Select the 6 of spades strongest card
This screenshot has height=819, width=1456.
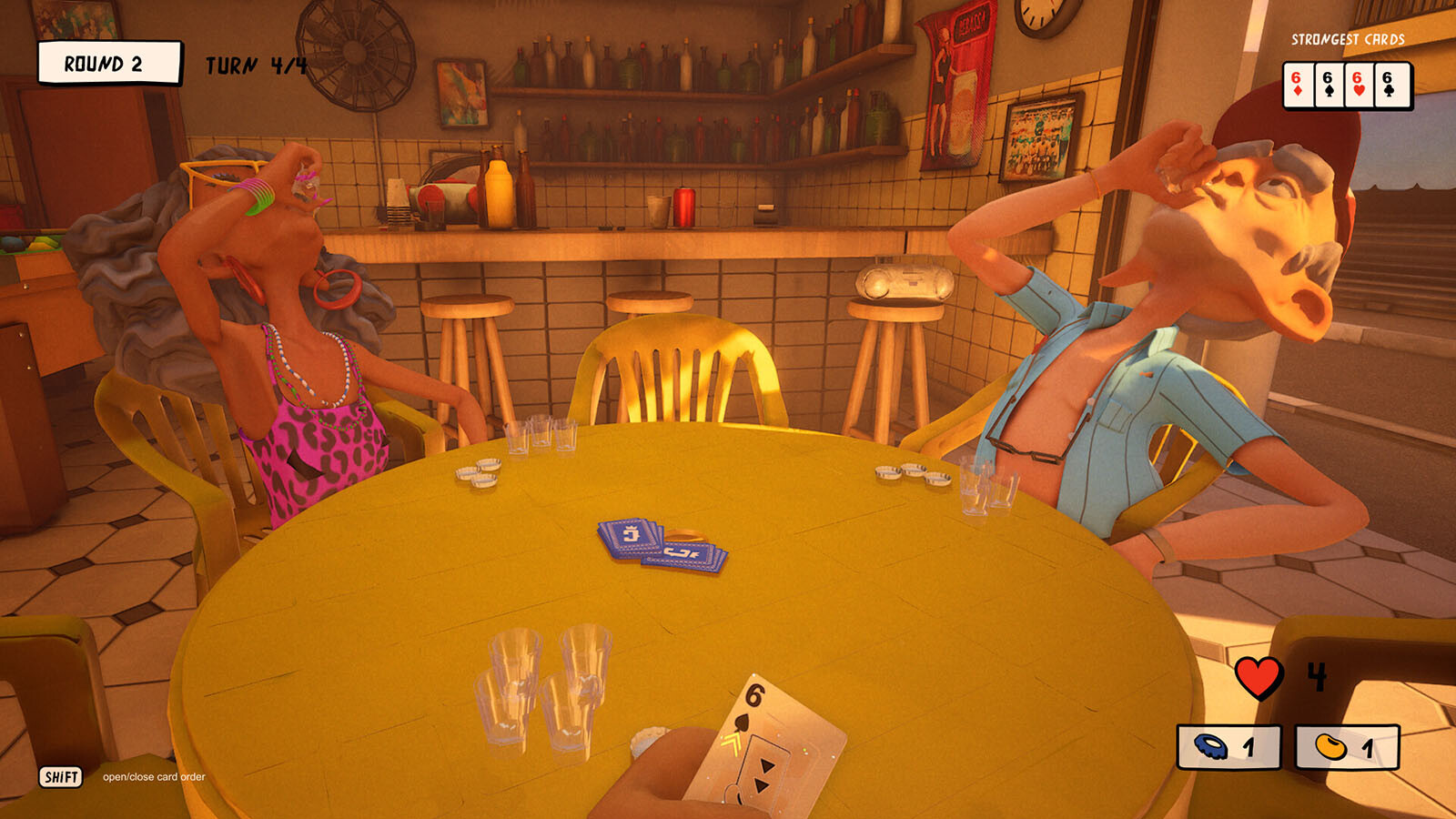pos(1329,86)
